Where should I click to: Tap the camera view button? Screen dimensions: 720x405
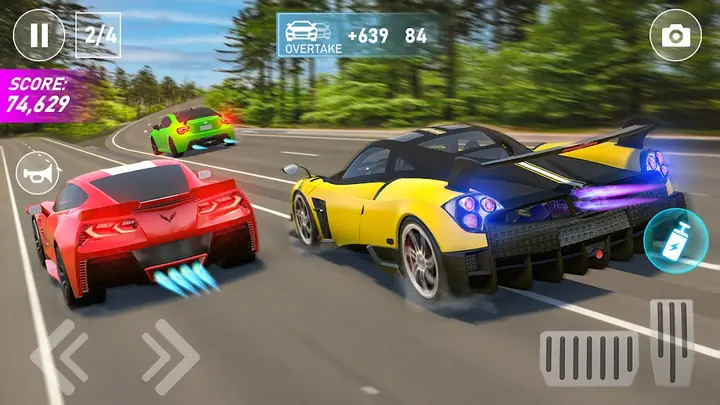[675, 36]
